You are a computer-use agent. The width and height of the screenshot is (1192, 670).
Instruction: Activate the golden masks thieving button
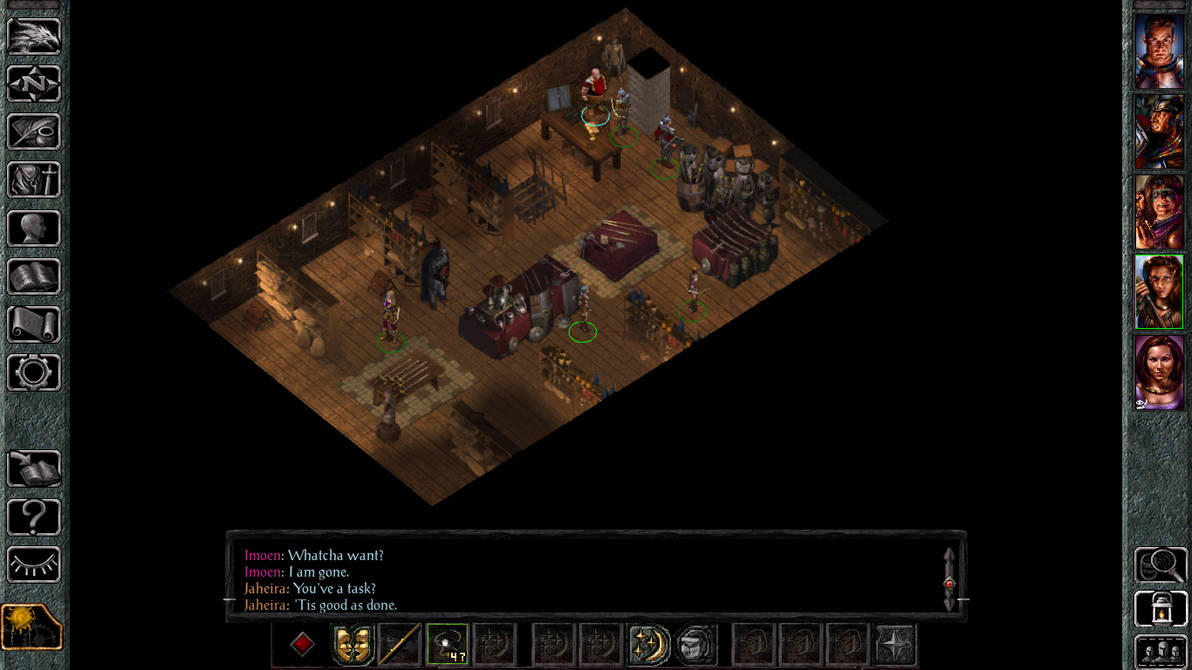click(x=351, y=644)
